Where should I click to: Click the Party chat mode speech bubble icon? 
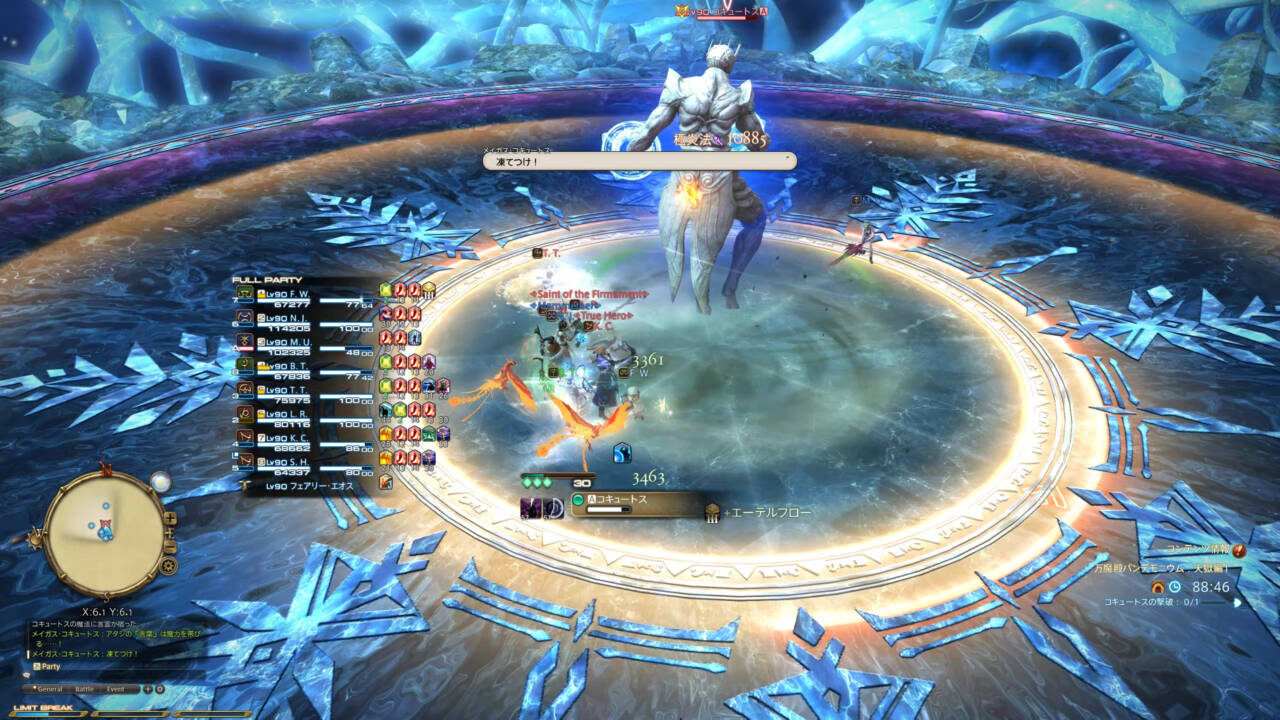click(x=37, y=666)
